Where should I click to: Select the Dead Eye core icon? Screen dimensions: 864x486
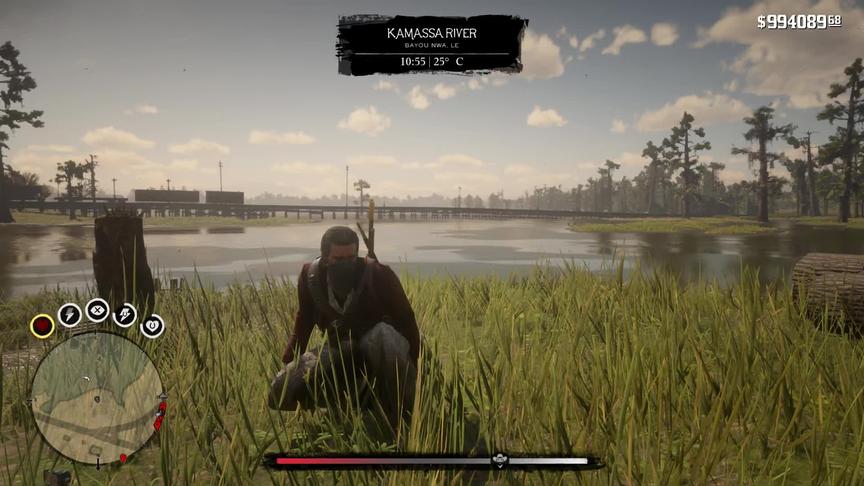tap(97, 310)
